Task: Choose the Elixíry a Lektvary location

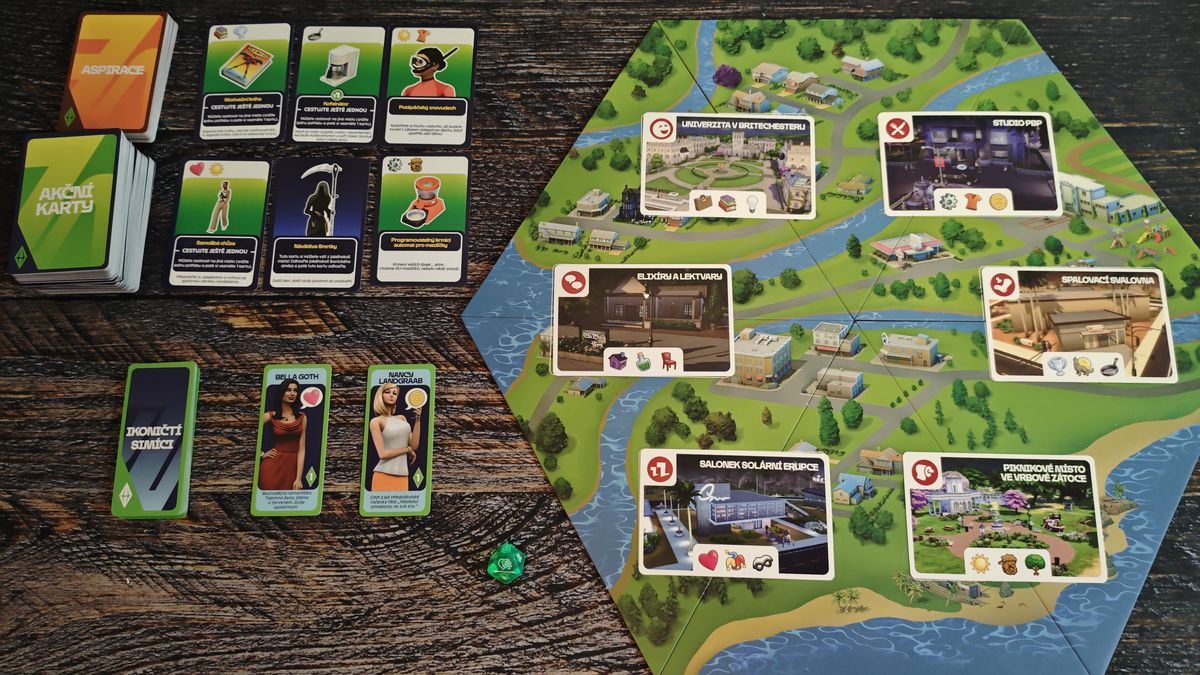Action: tap(643, 319)
